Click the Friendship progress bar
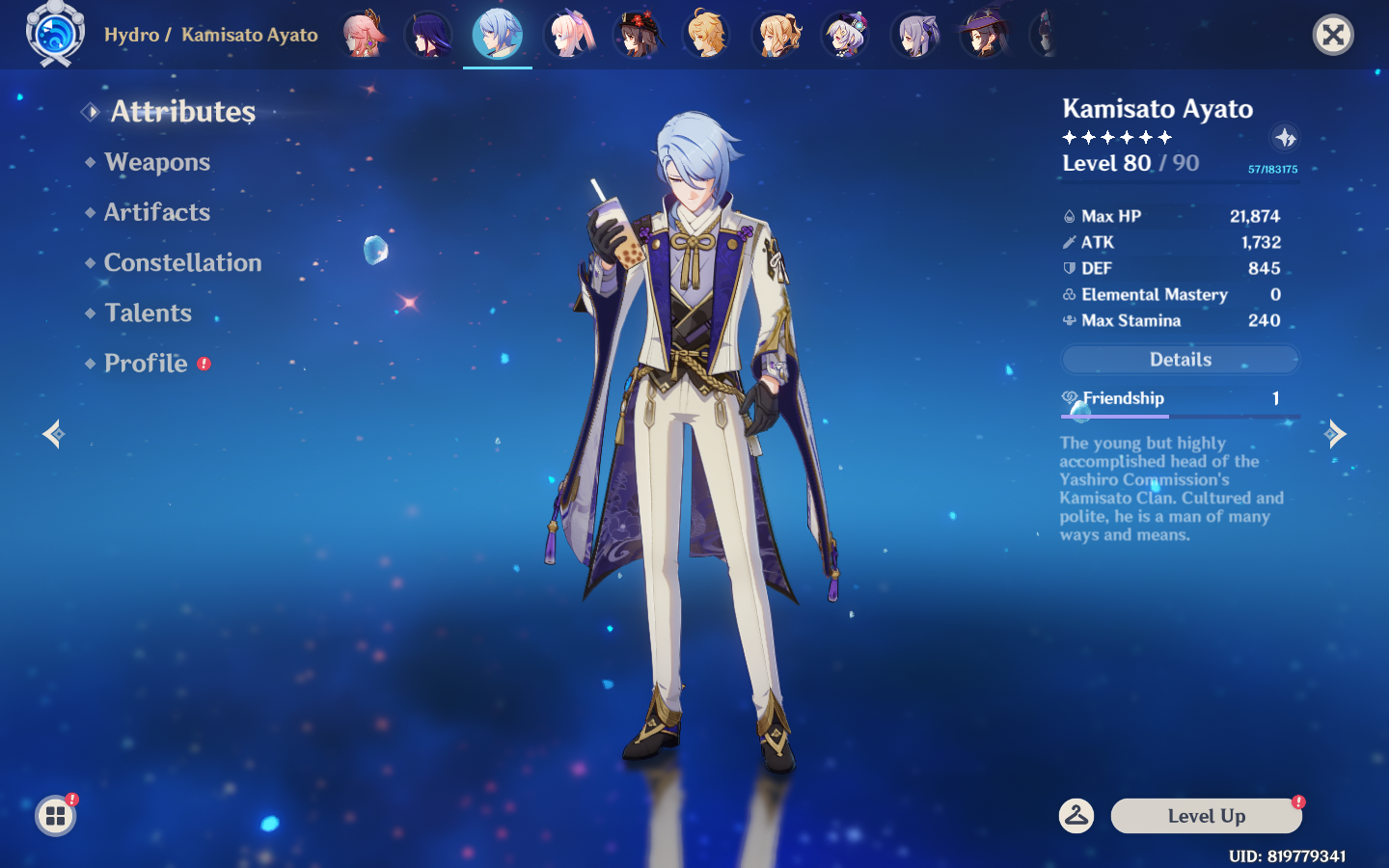1389x868 pixels. (1179, 416)
